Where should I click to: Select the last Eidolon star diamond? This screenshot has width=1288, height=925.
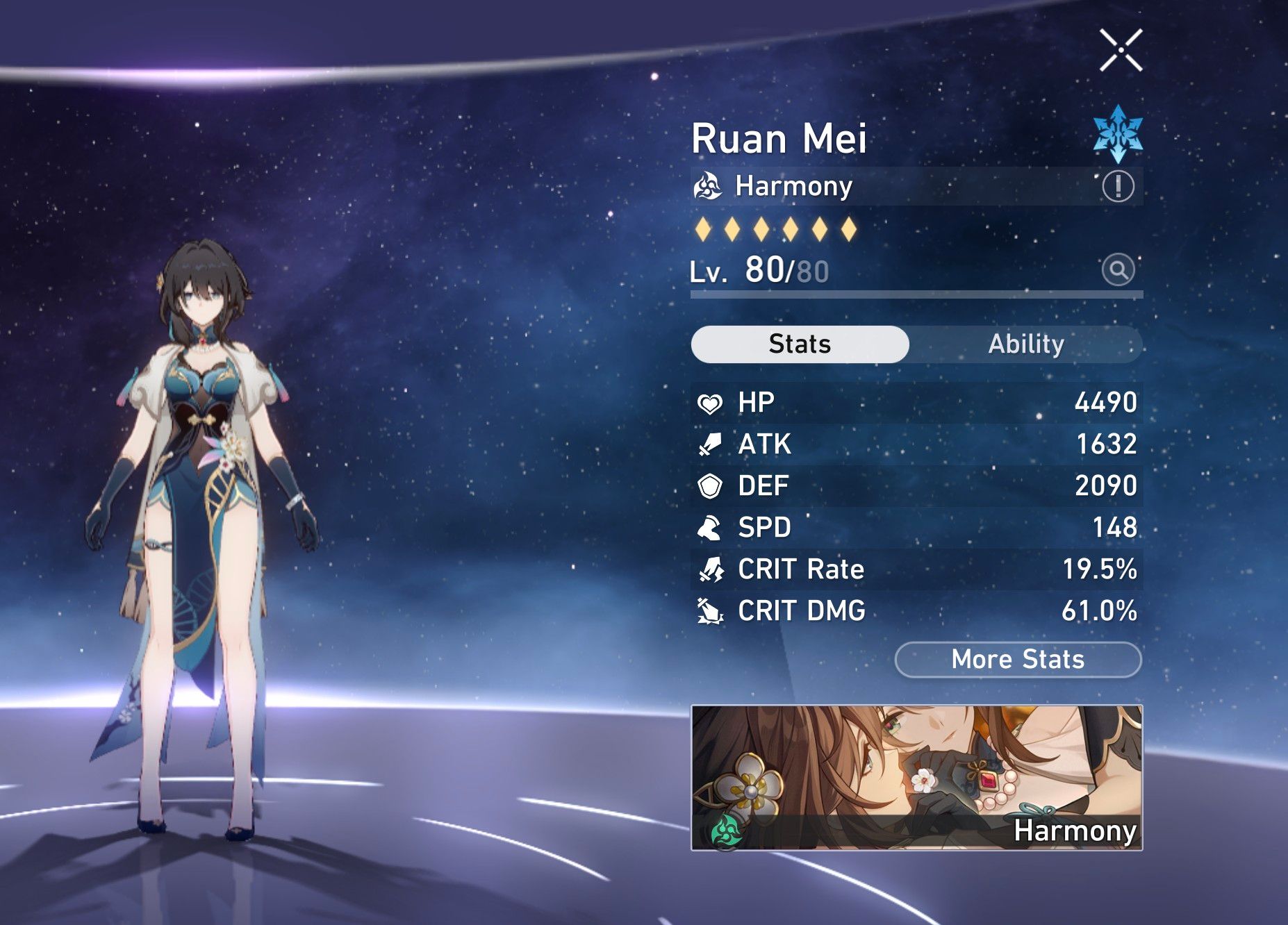pos(848,229)
